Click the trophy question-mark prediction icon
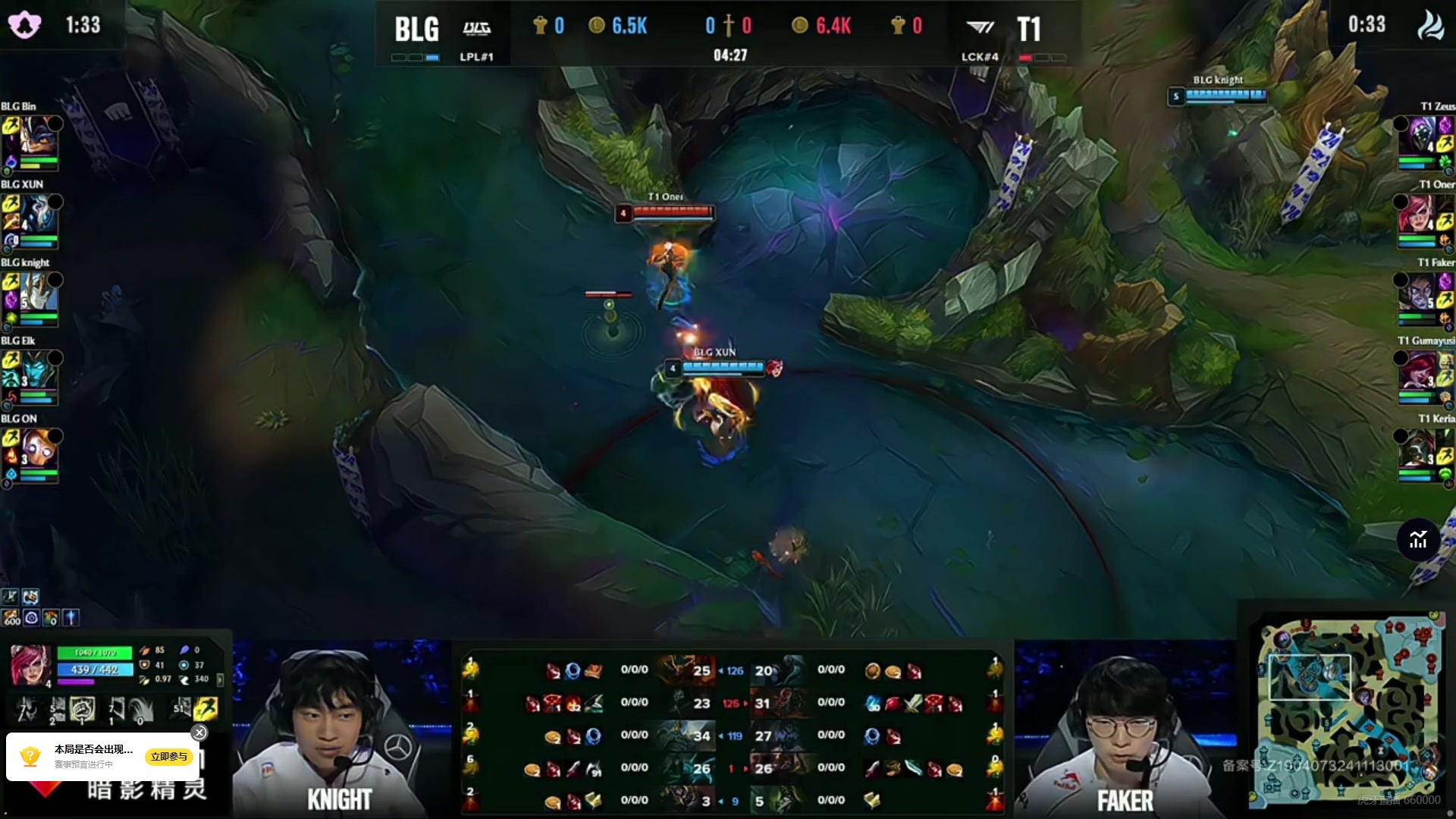Image resolution: width=1456 pixels, height=819 pixels. 30,756
